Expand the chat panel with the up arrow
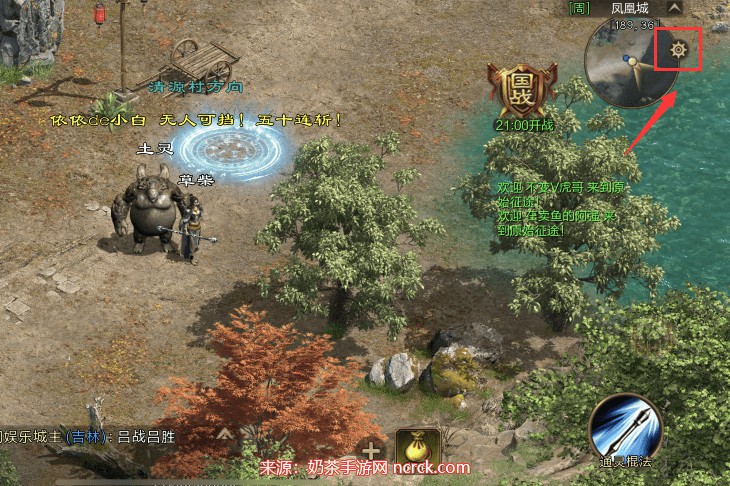Image resolution: width=730 pixels, height=486 pixels. pos(226,434)
